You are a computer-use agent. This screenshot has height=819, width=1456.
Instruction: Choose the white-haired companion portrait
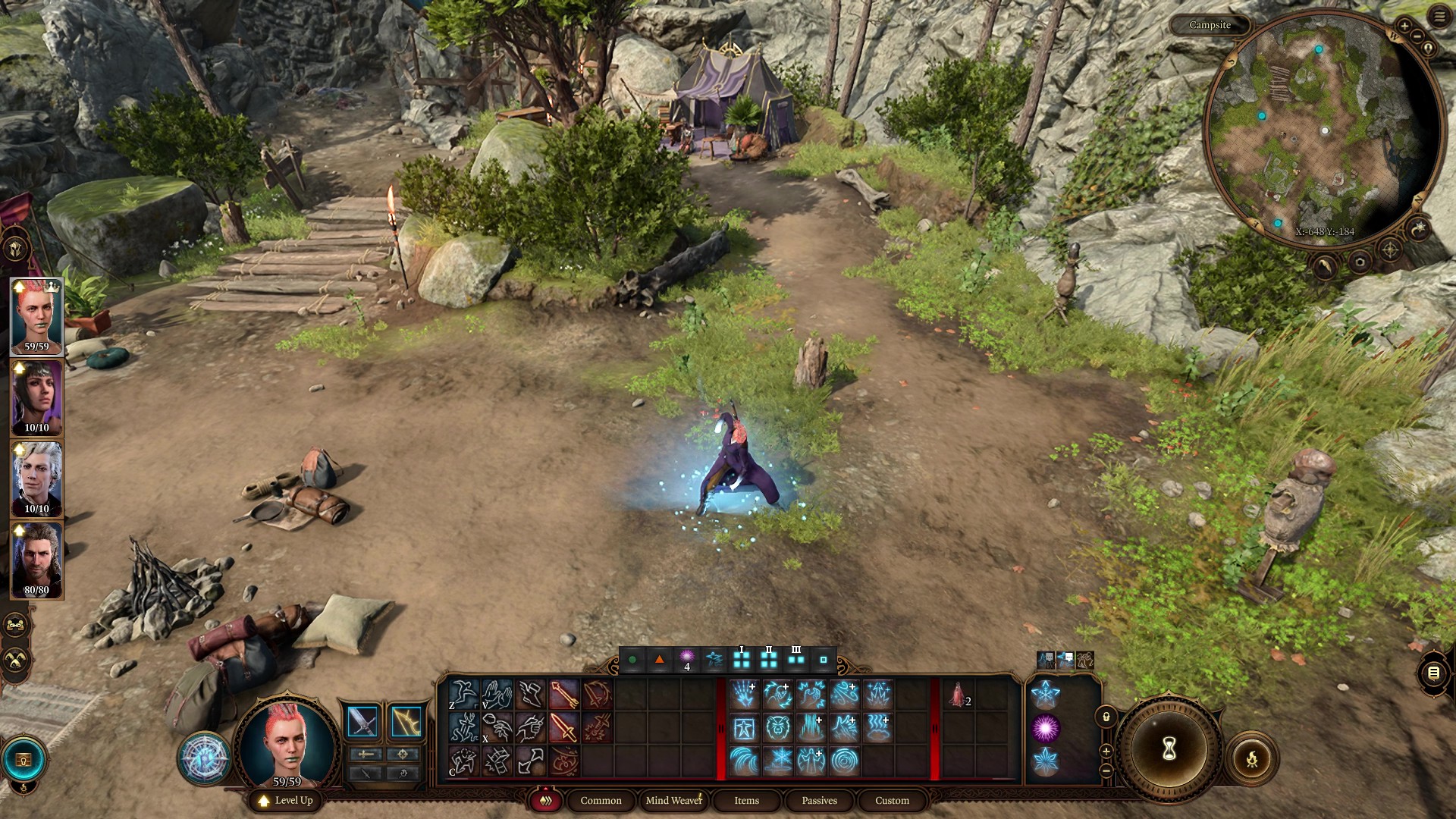point(36,479)
